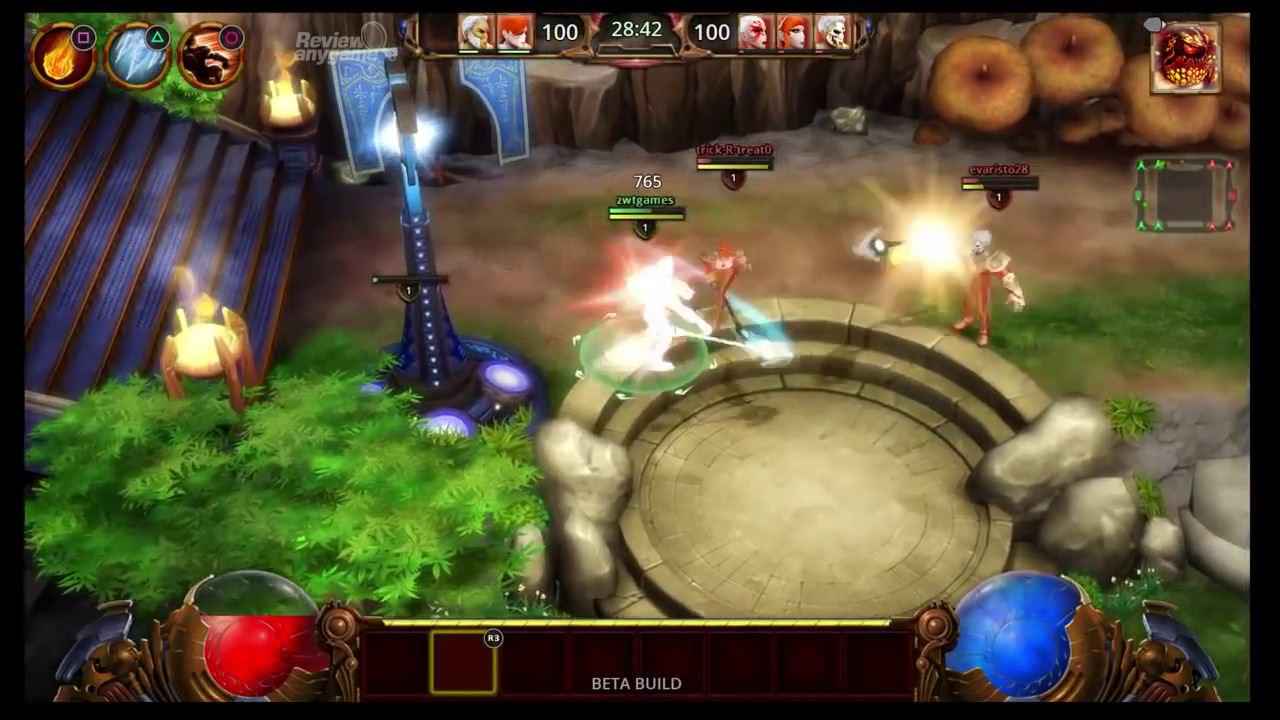Click the match timer showing 28:42
The height and width of the screenshot is (720, 1280).
pyautogui.click(x=636, y=30)
